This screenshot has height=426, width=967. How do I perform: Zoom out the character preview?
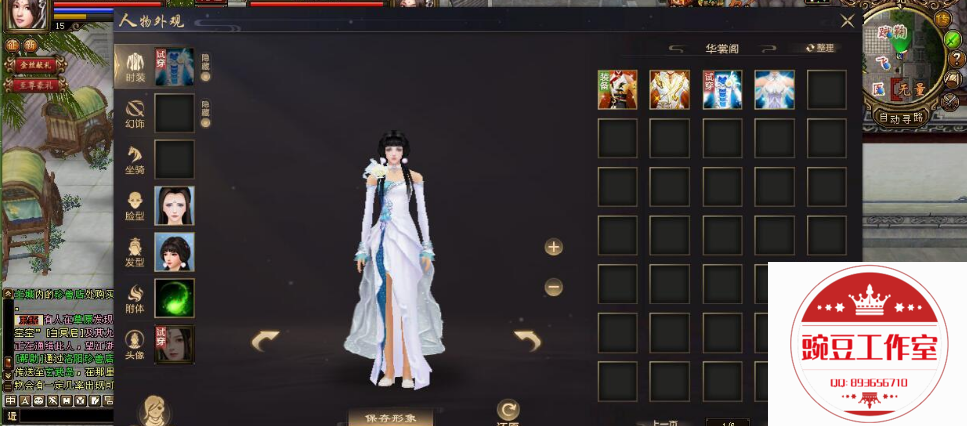[x=553, y=287]
